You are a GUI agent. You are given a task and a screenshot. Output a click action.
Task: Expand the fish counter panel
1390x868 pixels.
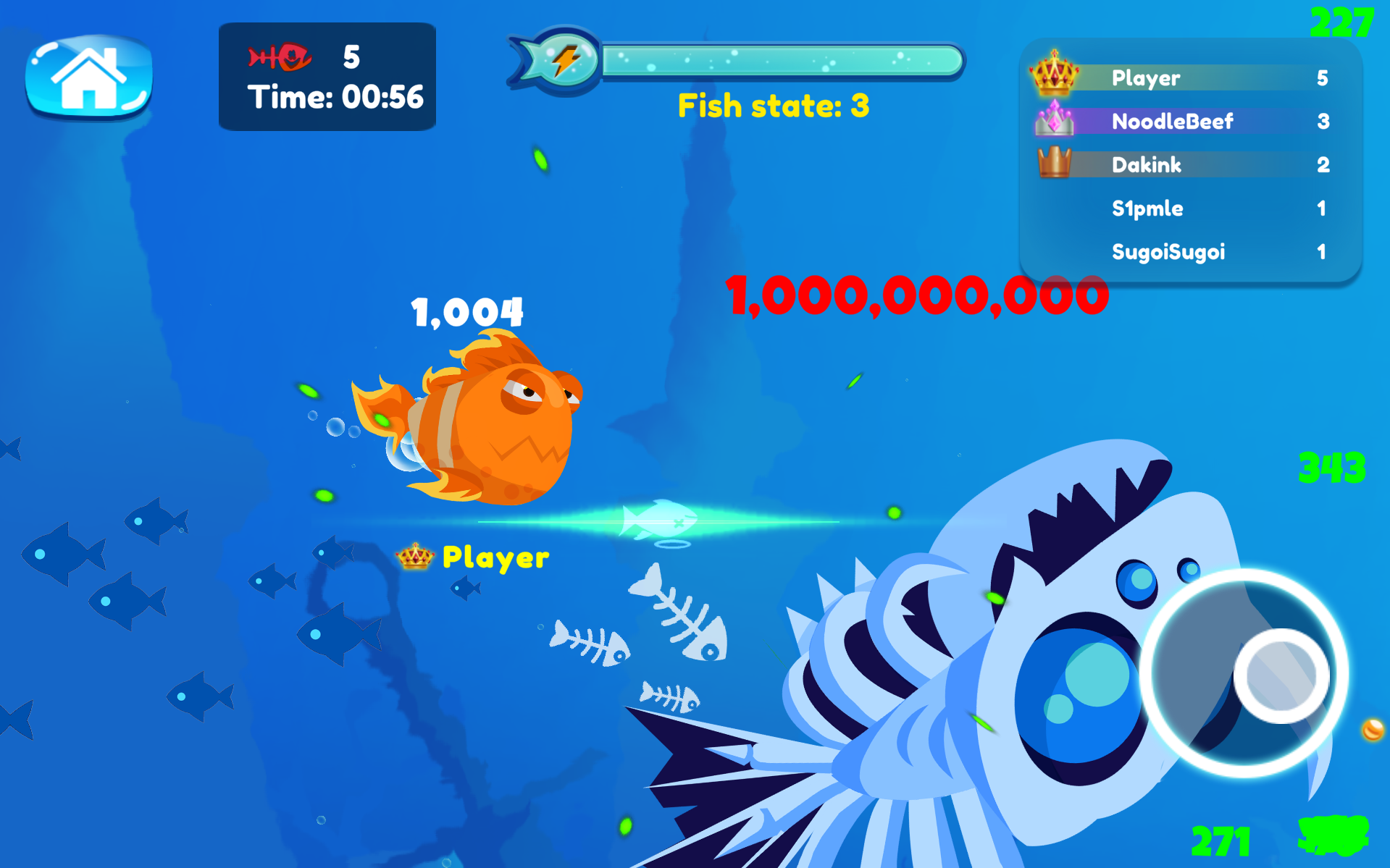point(327,76)
